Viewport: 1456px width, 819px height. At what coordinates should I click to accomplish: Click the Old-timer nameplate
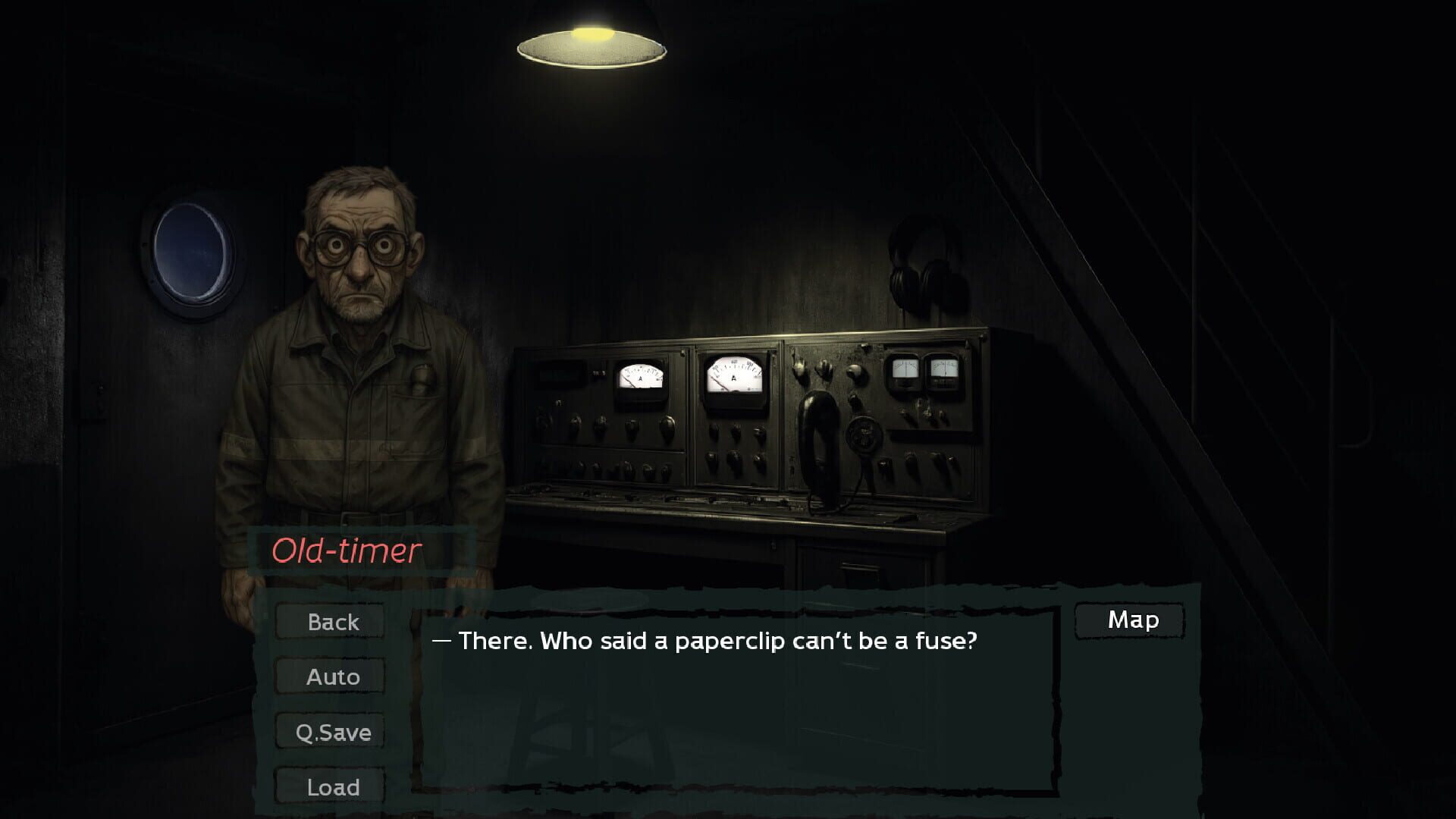(347, 551)
